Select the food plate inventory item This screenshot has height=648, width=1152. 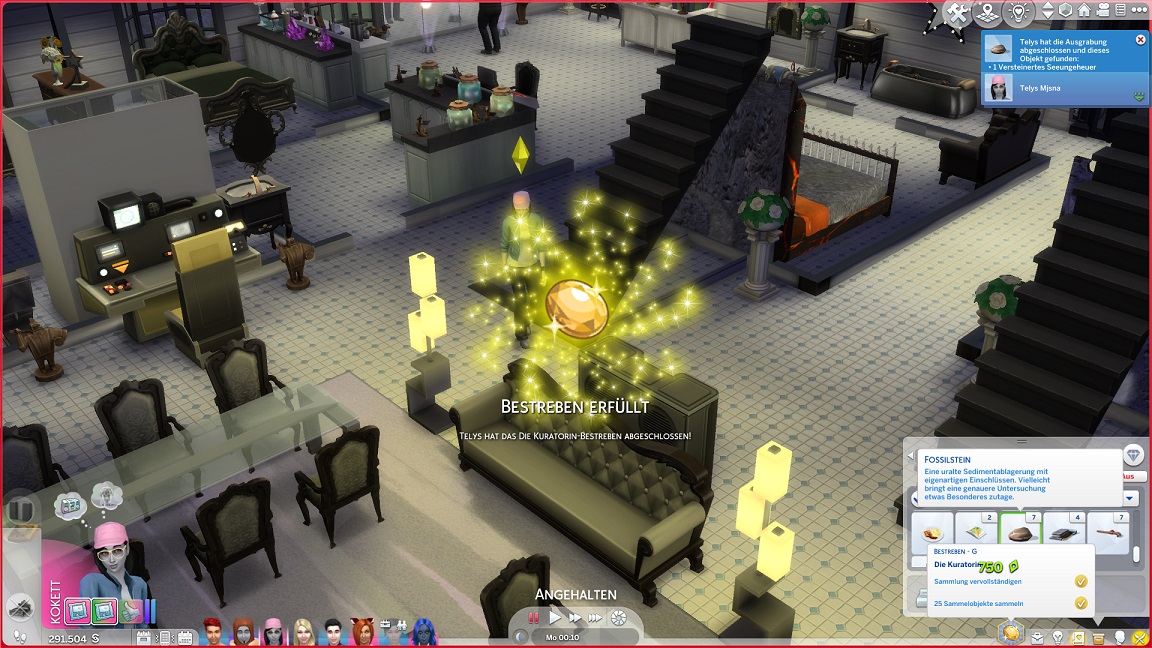[x=932, y=530]
